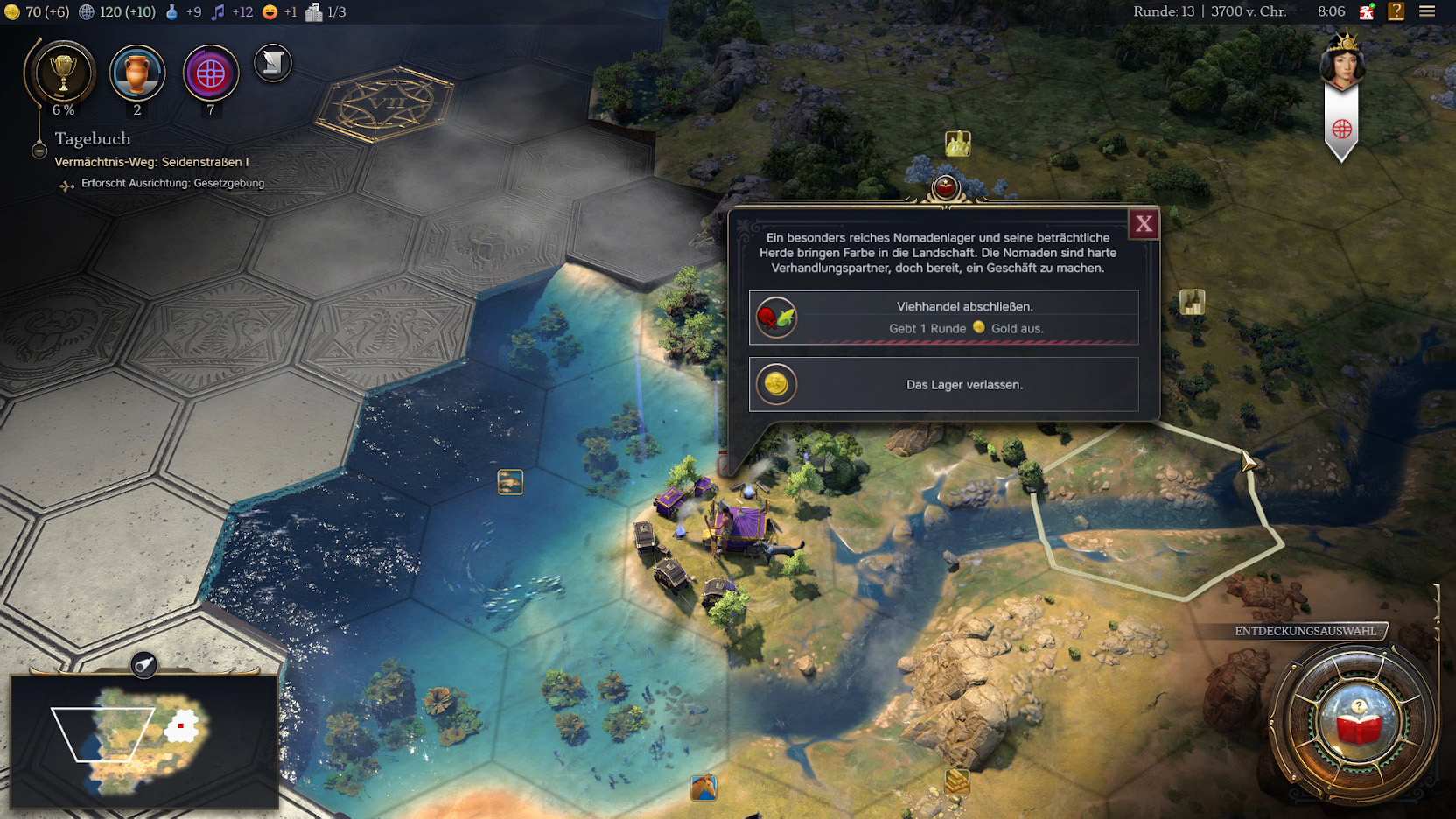The image size is (1456, 819).
Task: Click the gold treasury counter
Action: click(37, 11)
